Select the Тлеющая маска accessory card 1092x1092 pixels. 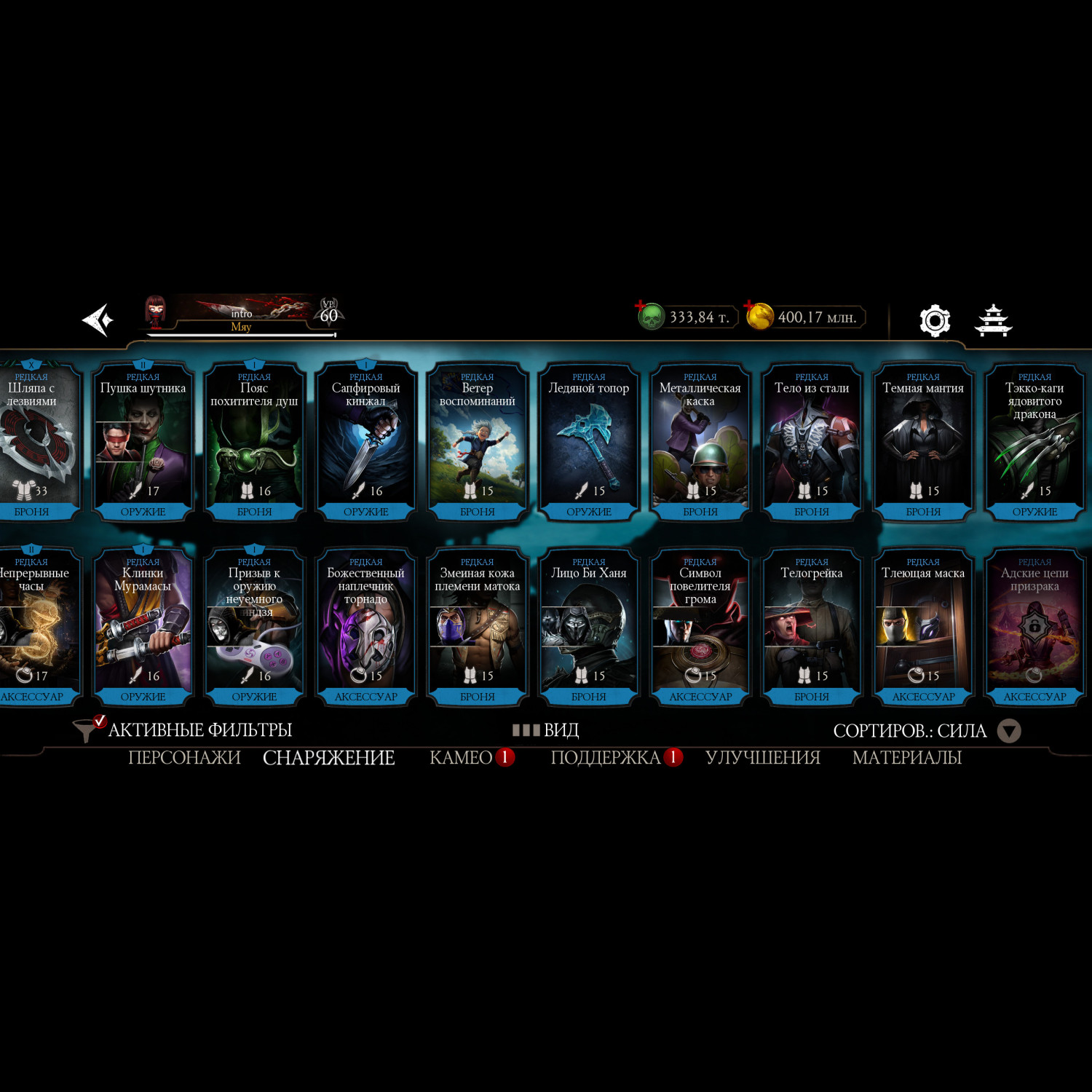tap(923, 627)
